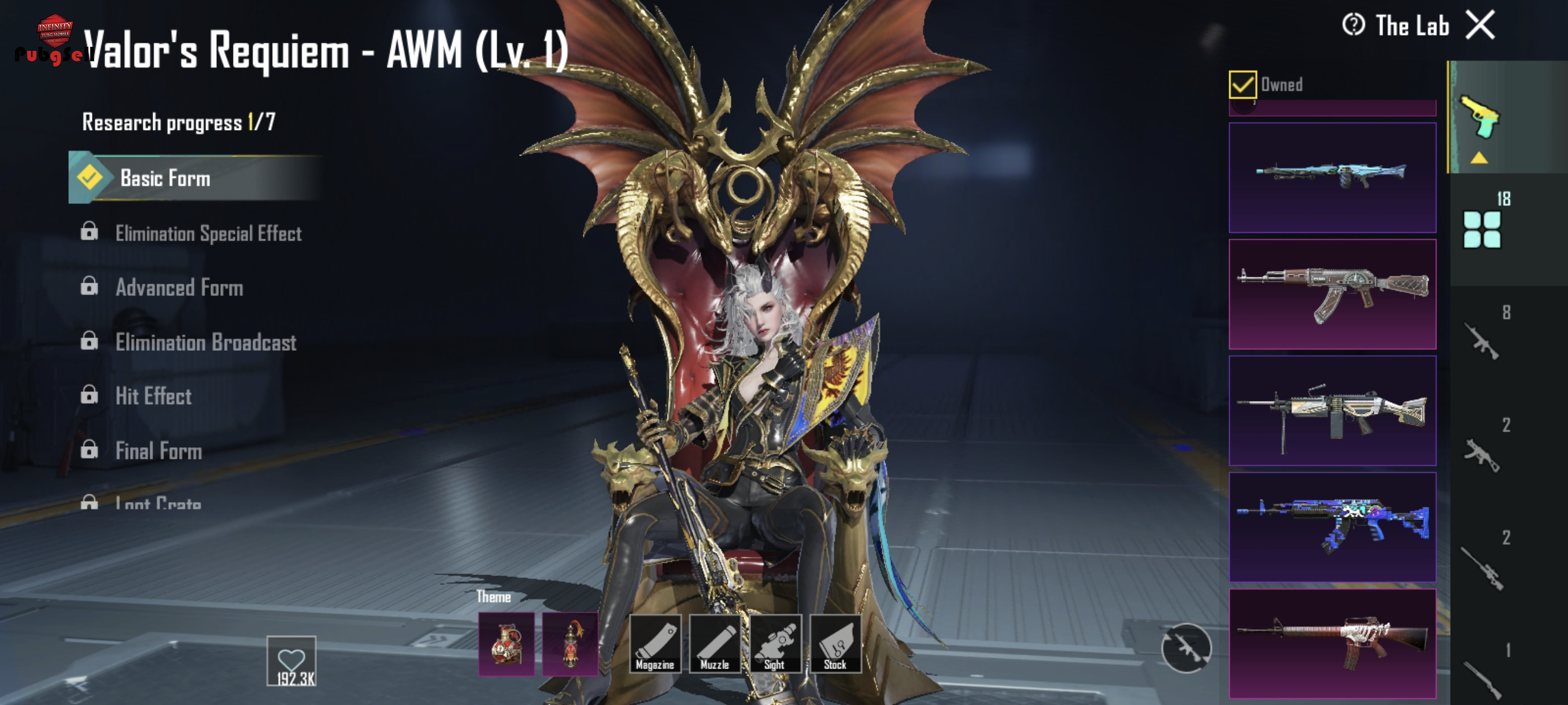Open the Magazine attachment slot
This screenshot has width=1568, height=705.
point(654,644)
